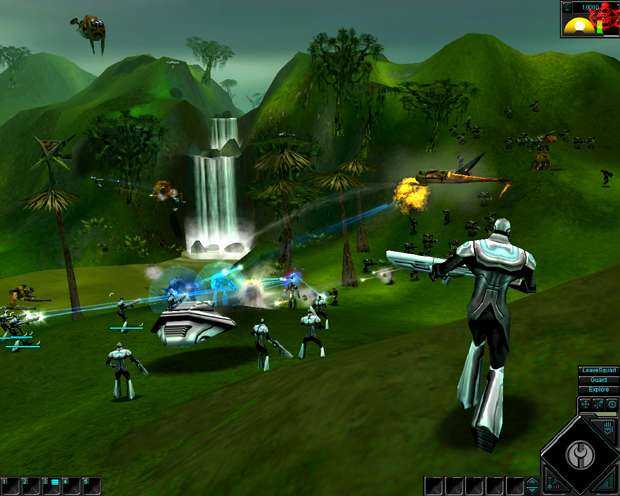Select the eye icon command
Viewport: 620px width, 496px height.
coord(612,404)
